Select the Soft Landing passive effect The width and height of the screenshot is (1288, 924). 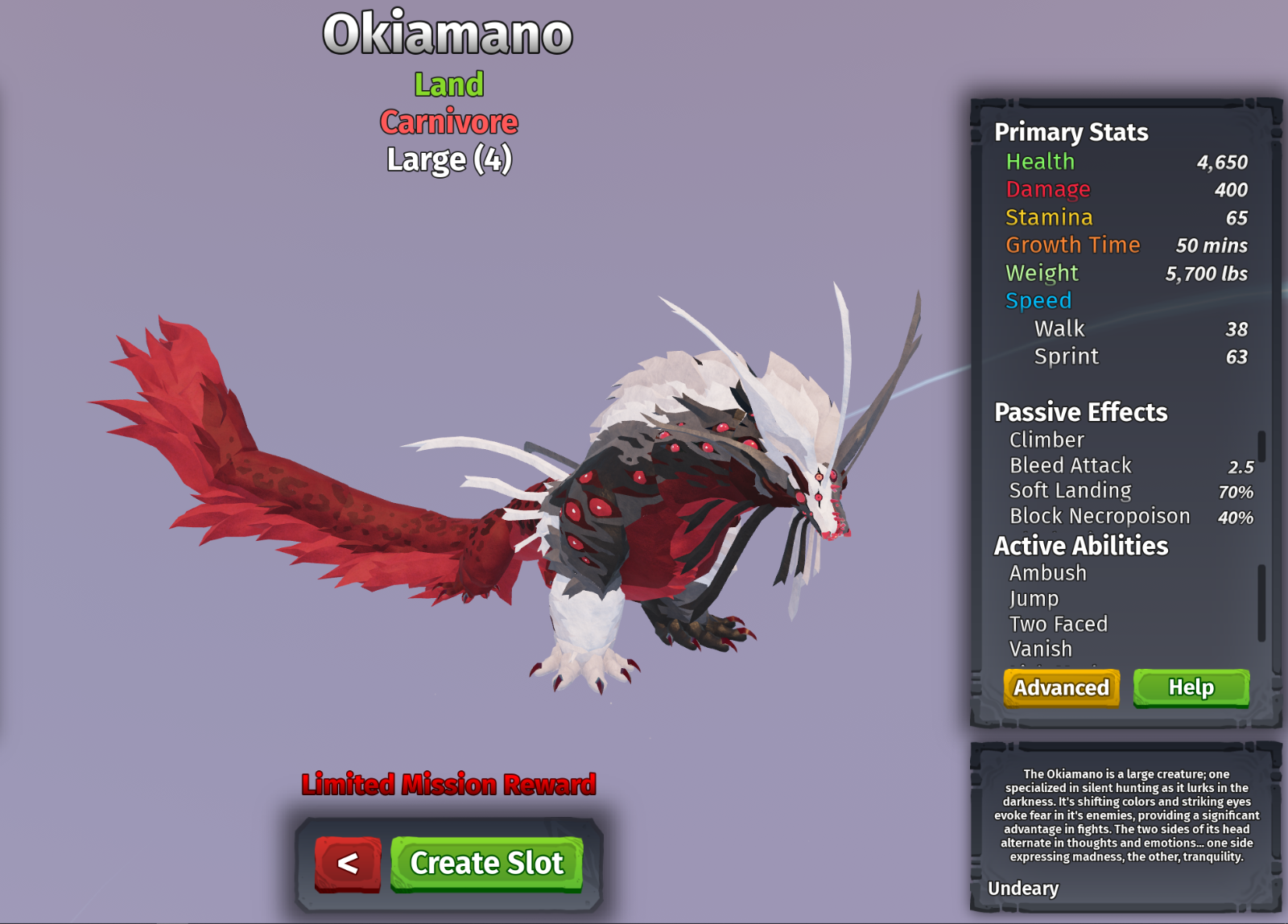[x=1071, y=490]
